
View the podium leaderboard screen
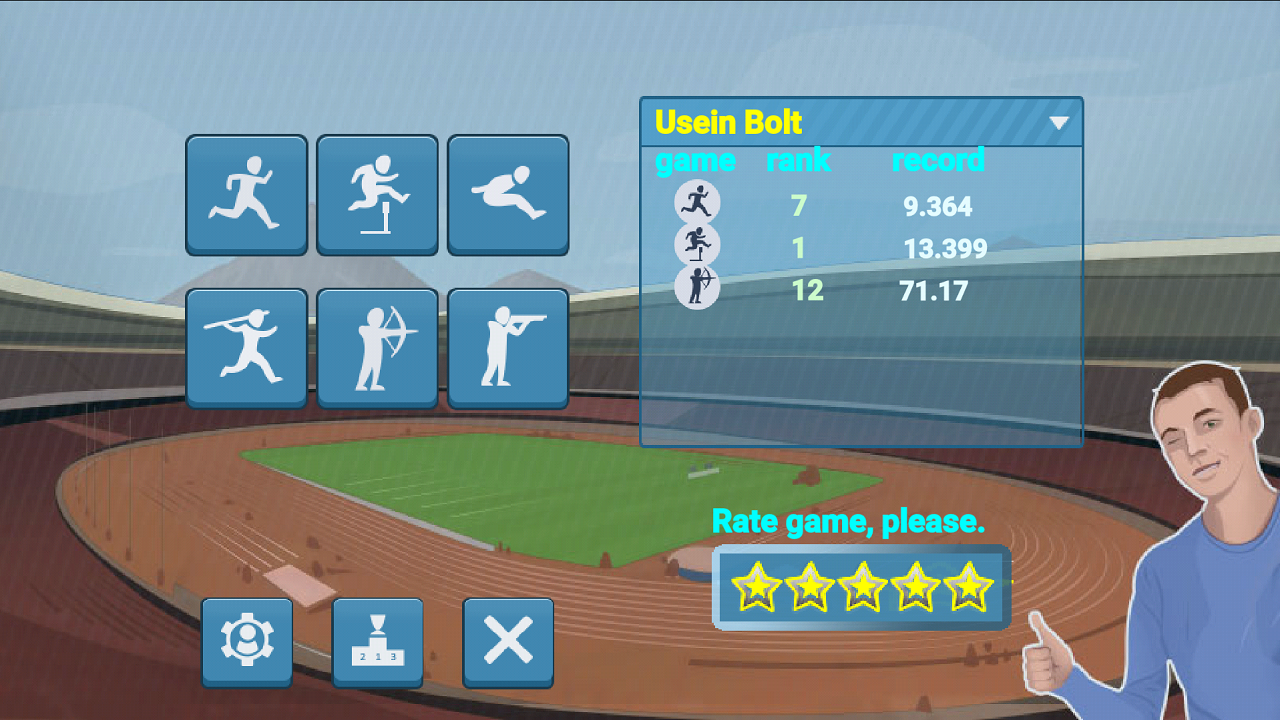point(377,644)
